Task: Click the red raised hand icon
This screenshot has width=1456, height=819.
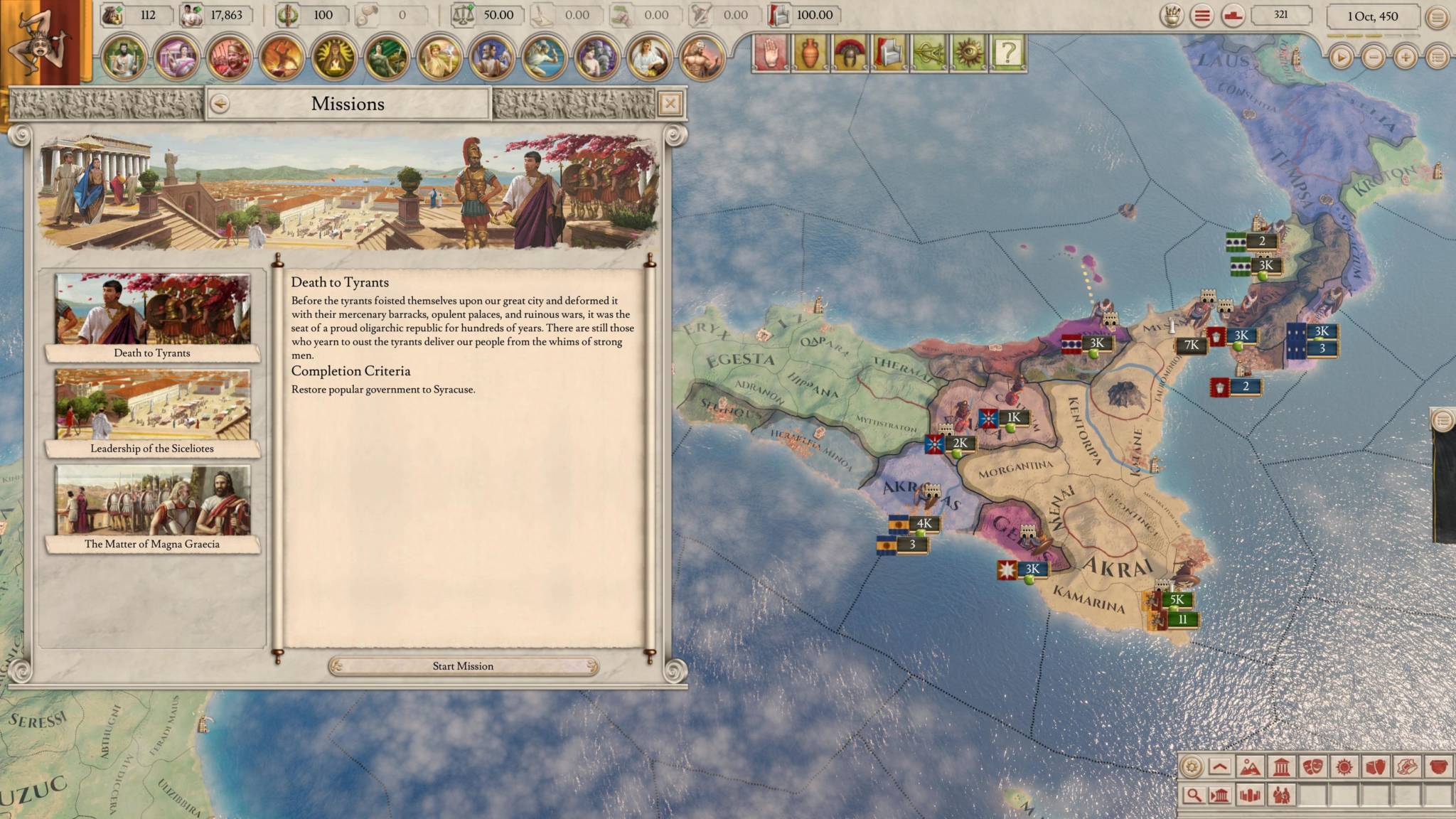Action: point(771,53)
